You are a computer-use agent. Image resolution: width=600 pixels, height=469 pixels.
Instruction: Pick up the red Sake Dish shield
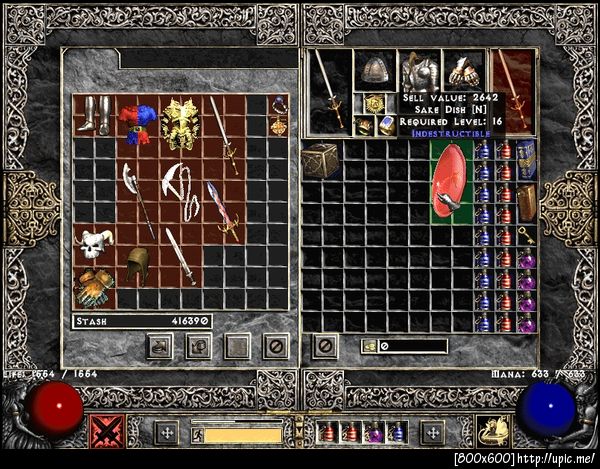click(450, 180)
